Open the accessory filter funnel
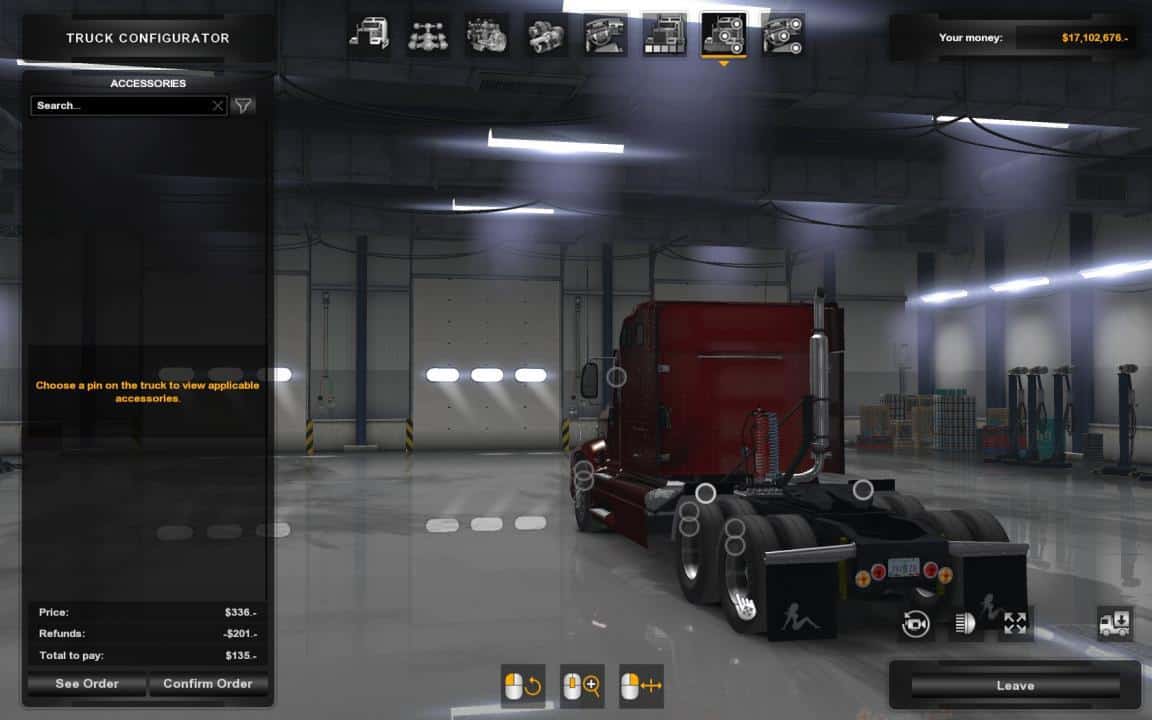The width and height of the screenshot is (1152, 720). pyautogui.click(x=243, y=105)
